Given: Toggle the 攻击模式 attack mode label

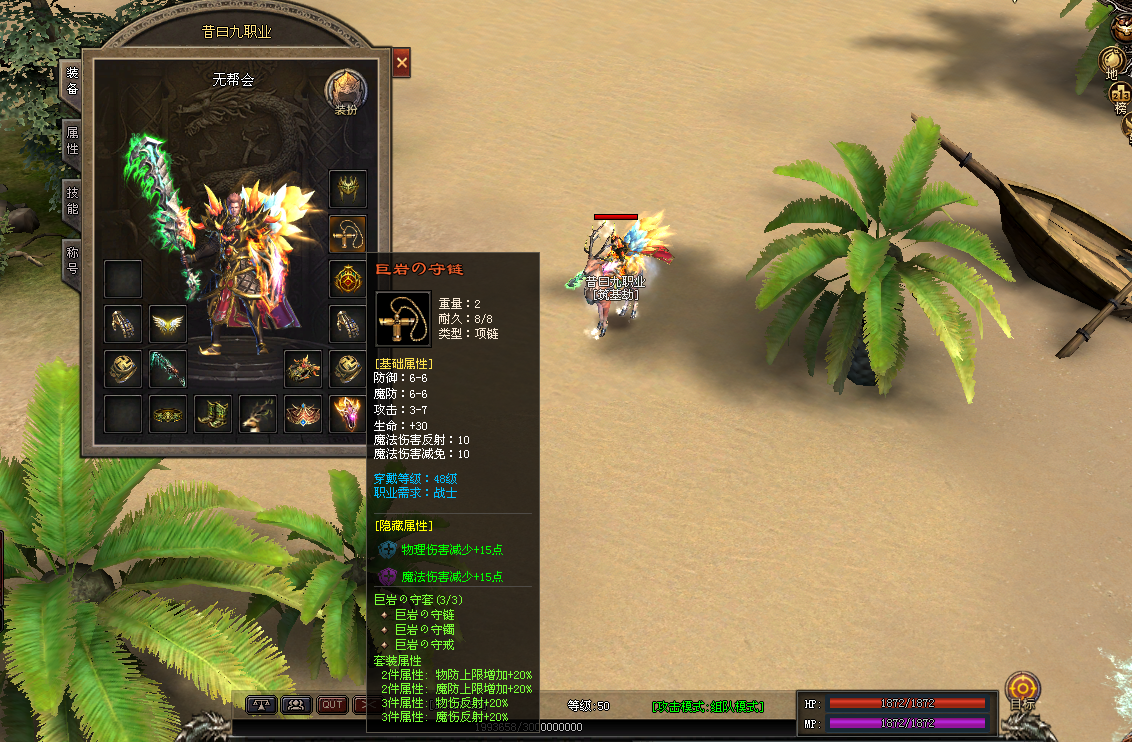Looking at the screenshot, I should point(707,706).
